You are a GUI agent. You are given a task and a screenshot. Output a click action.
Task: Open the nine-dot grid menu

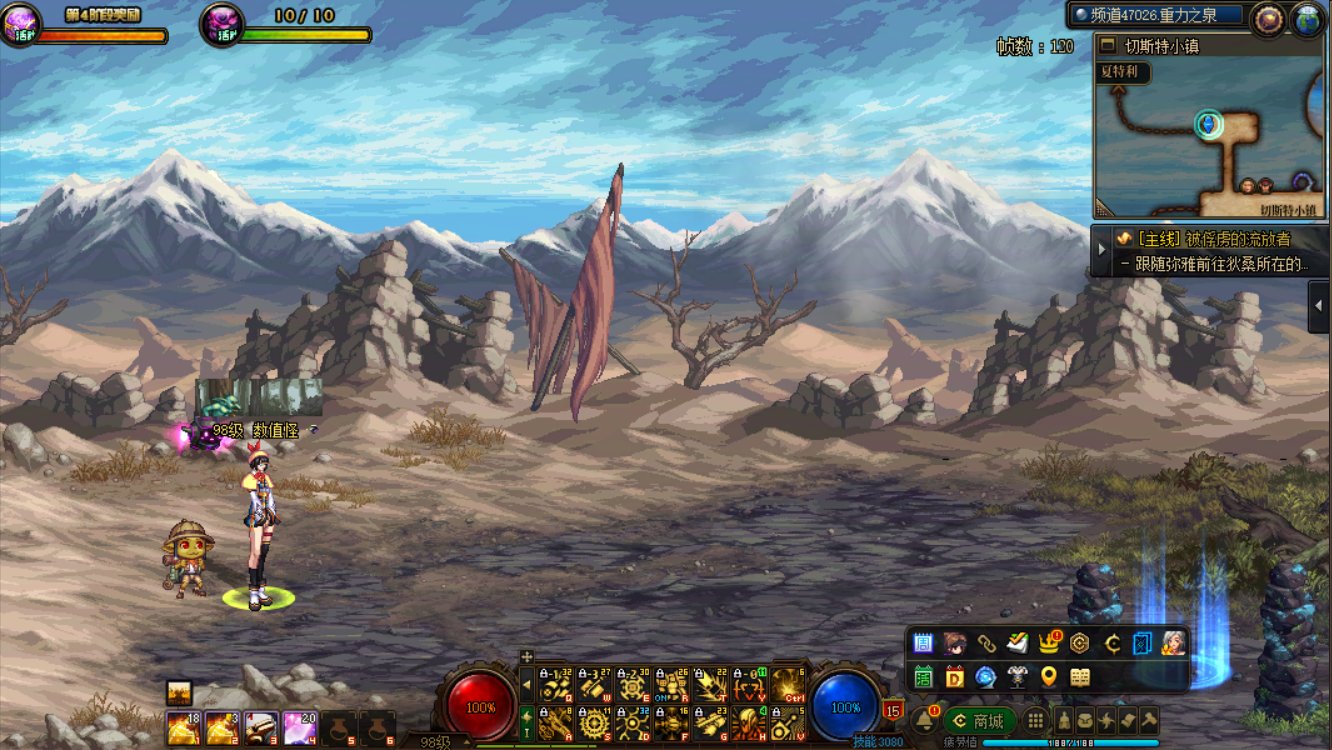1036,721
